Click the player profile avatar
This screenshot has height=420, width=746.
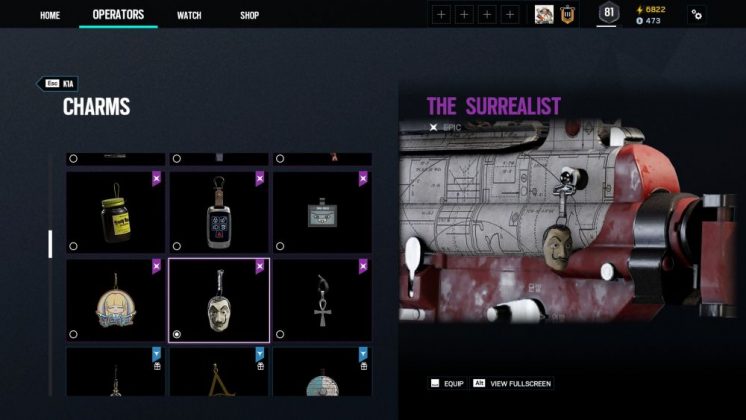(x=544, y=14)
